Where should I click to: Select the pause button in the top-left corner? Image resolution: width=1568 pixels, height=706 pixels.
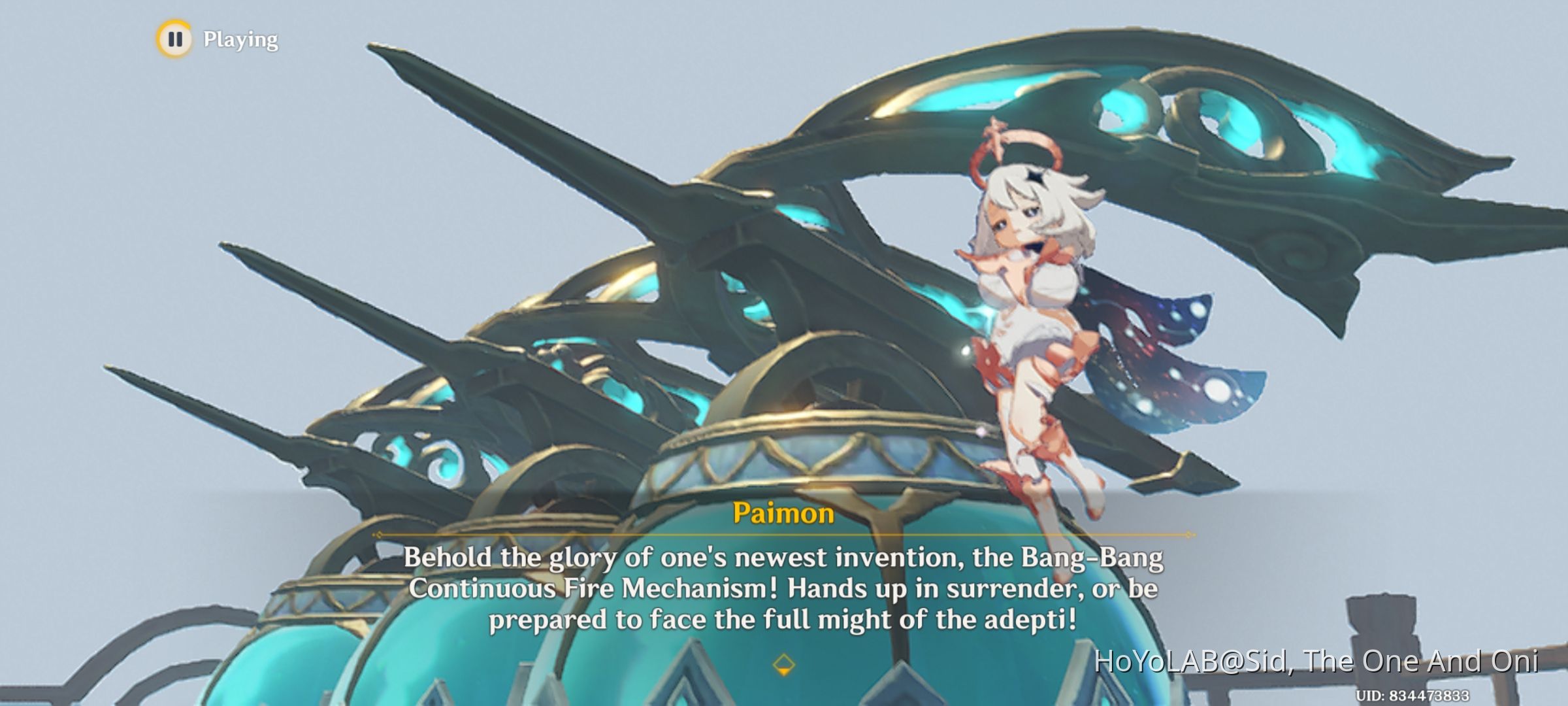coord(175,40)
